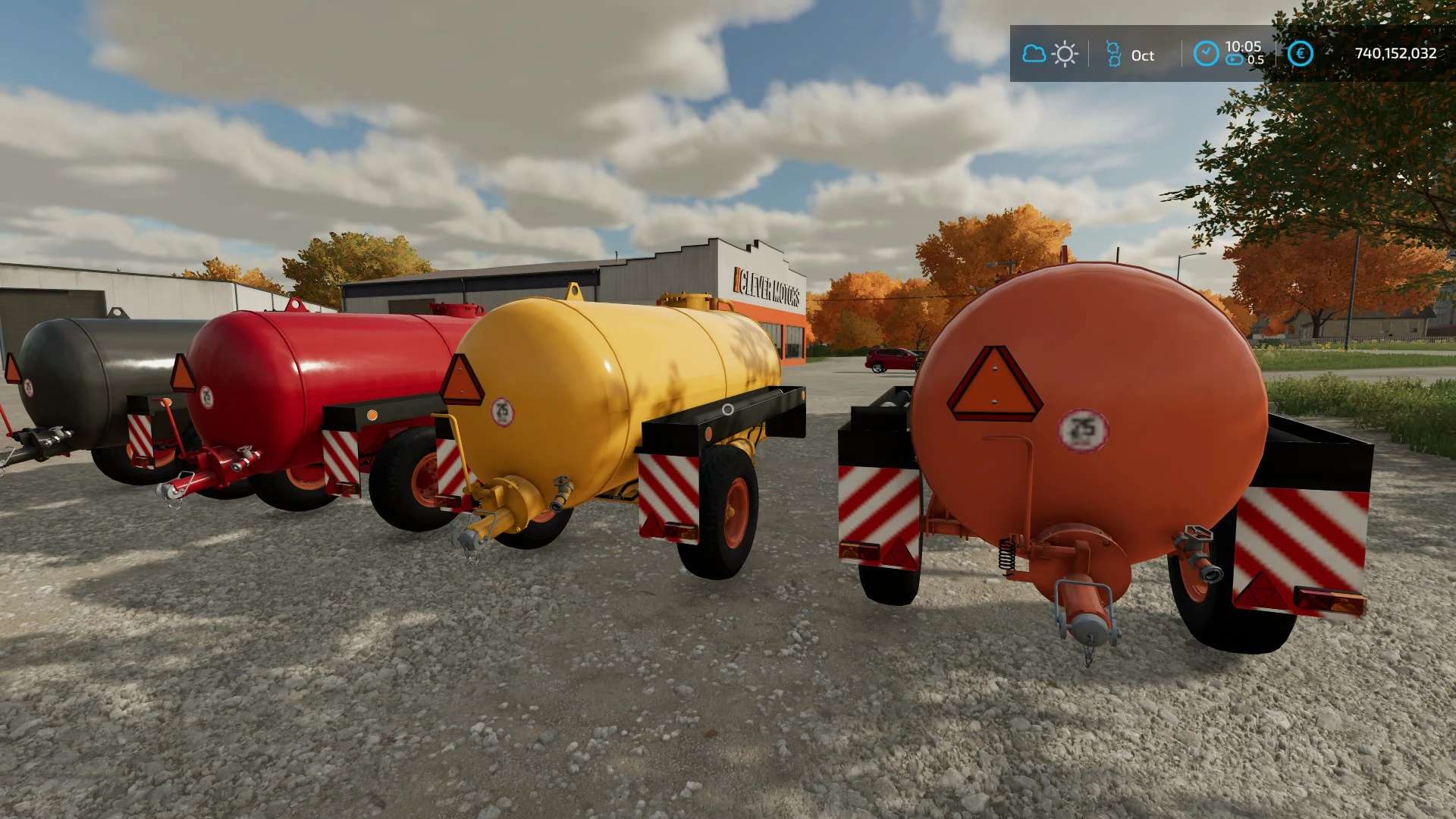Click the euro currency icon
Image resolution: width=1456 pixels, height=819 pixels.
[1301, 53]
